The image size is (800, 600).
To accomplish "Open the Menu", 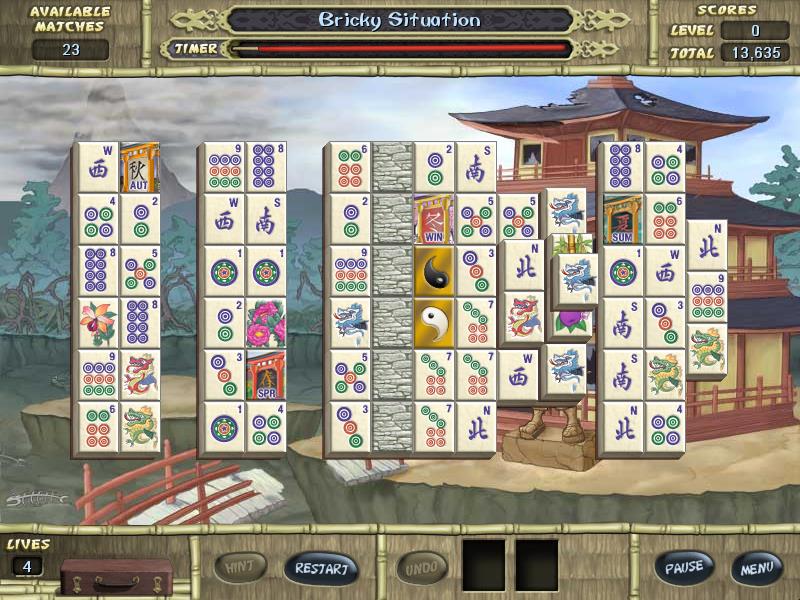I will tap(755, 568).
